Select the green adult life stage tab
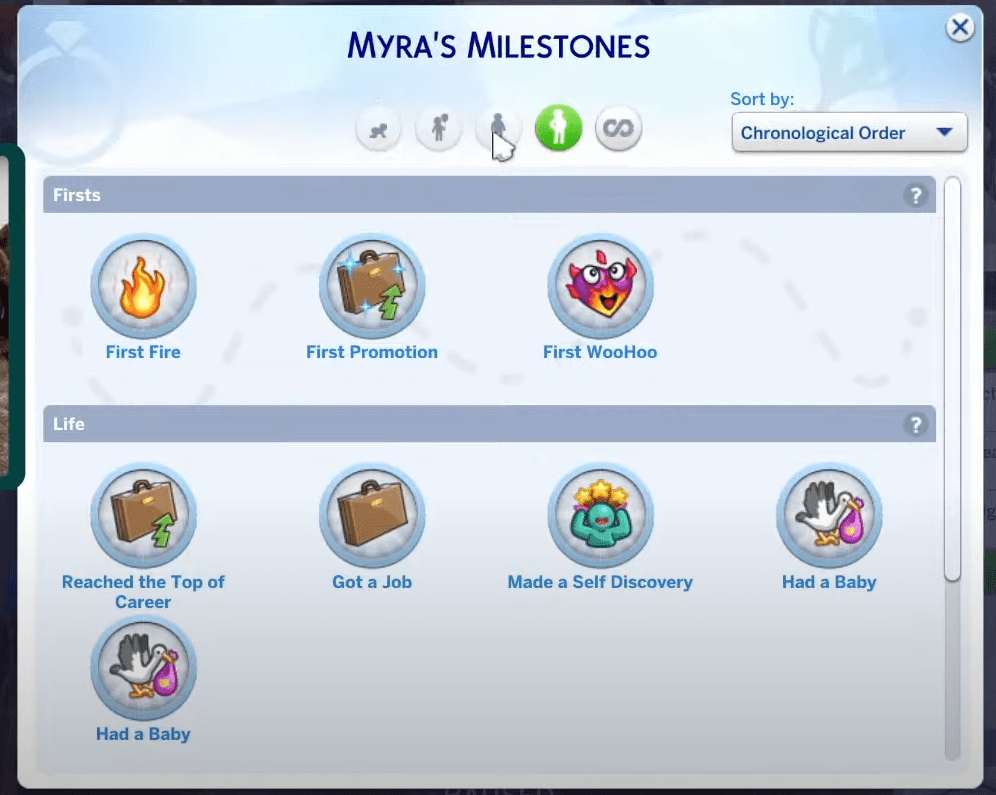Viewport: 996px width, 795px height. (558, 129)
